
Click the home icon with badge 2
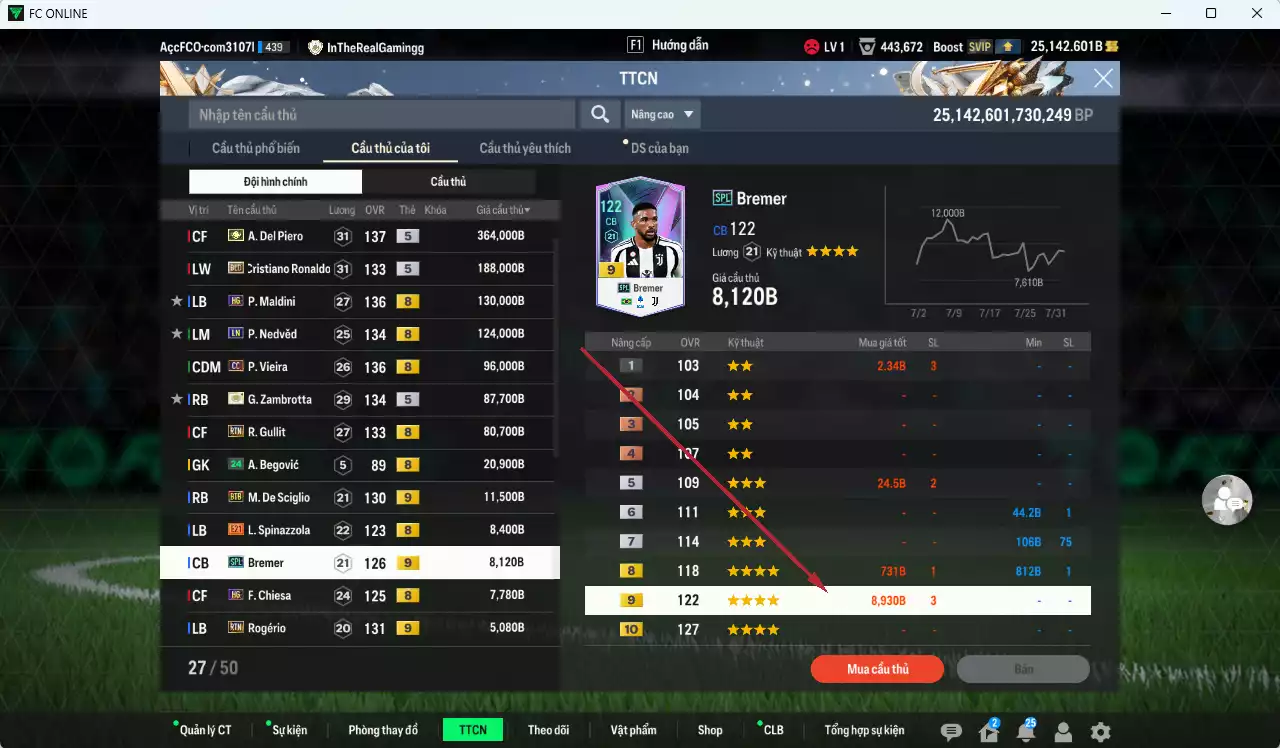(987, 733)
